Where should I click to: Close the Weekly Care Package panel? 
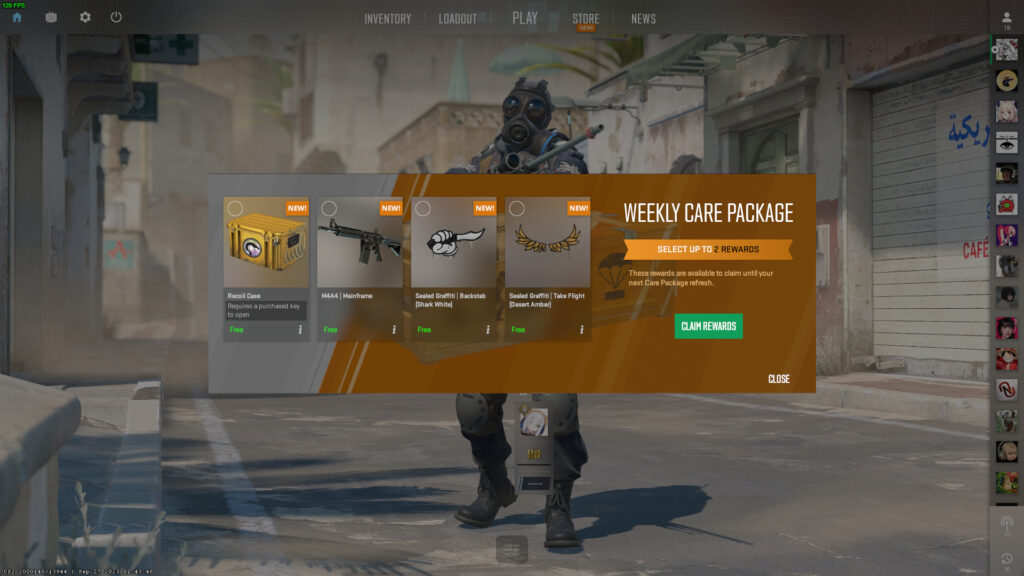779,379
